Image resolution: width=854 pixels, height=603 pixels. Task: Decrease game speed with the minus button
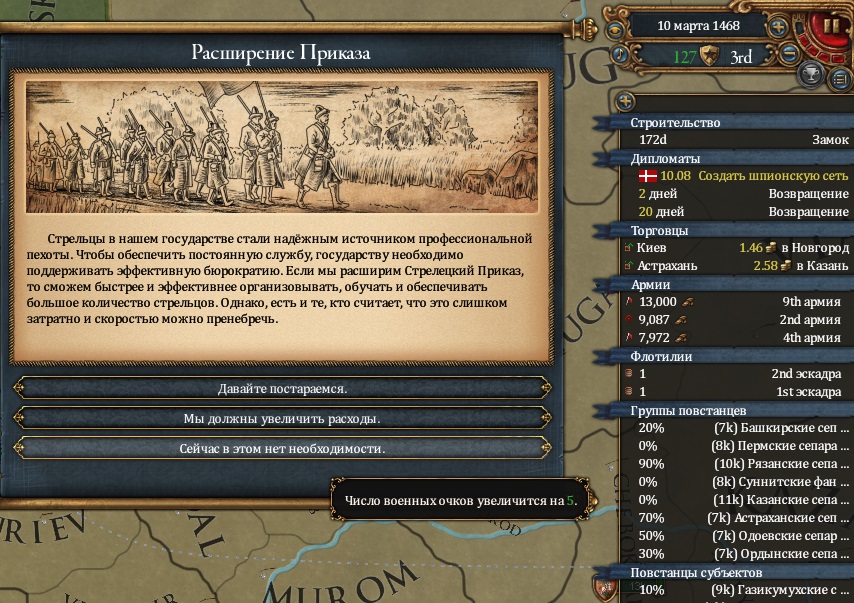click(x=788, y=55)
